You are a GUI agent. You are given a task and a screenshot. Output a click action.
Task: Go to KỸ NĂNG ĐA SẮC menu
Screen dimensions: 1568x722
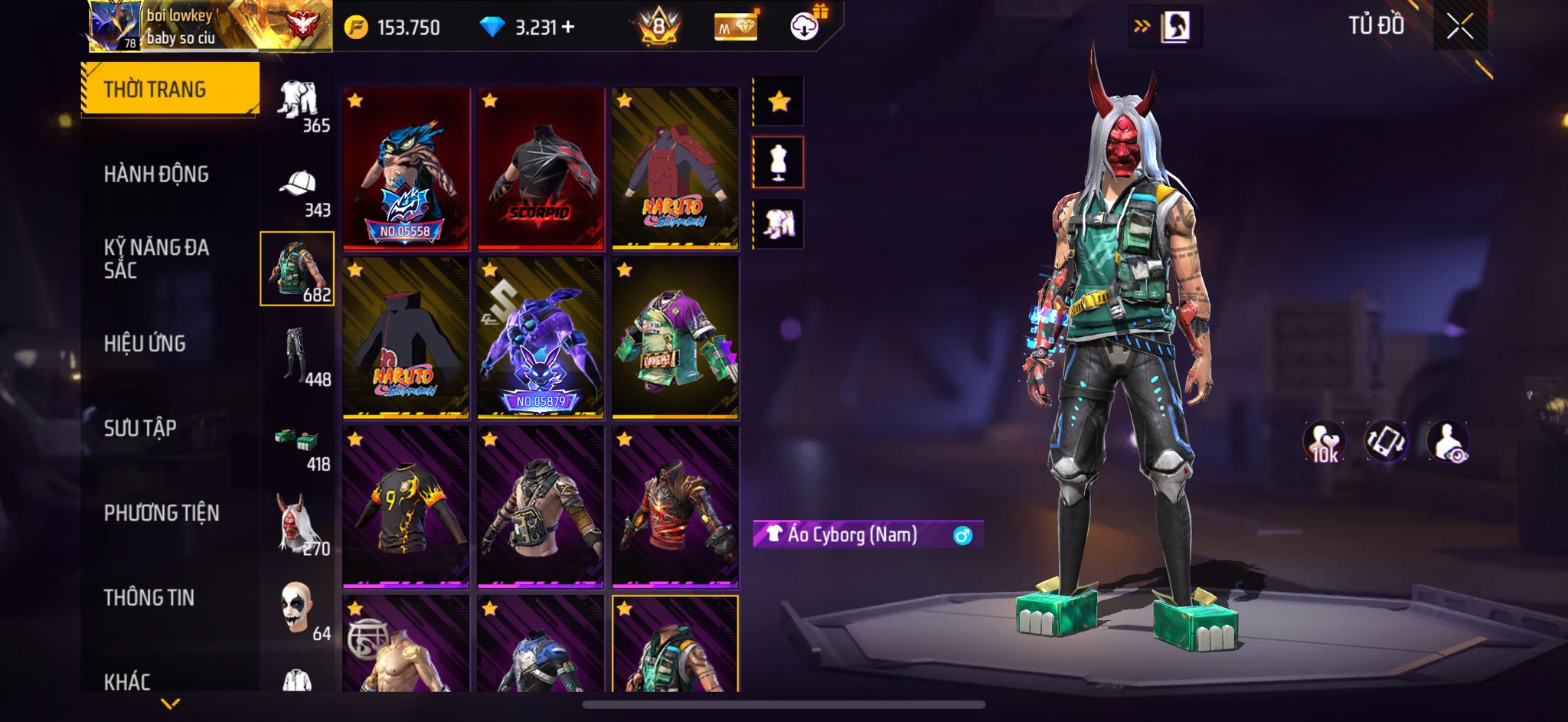(156, 259)
